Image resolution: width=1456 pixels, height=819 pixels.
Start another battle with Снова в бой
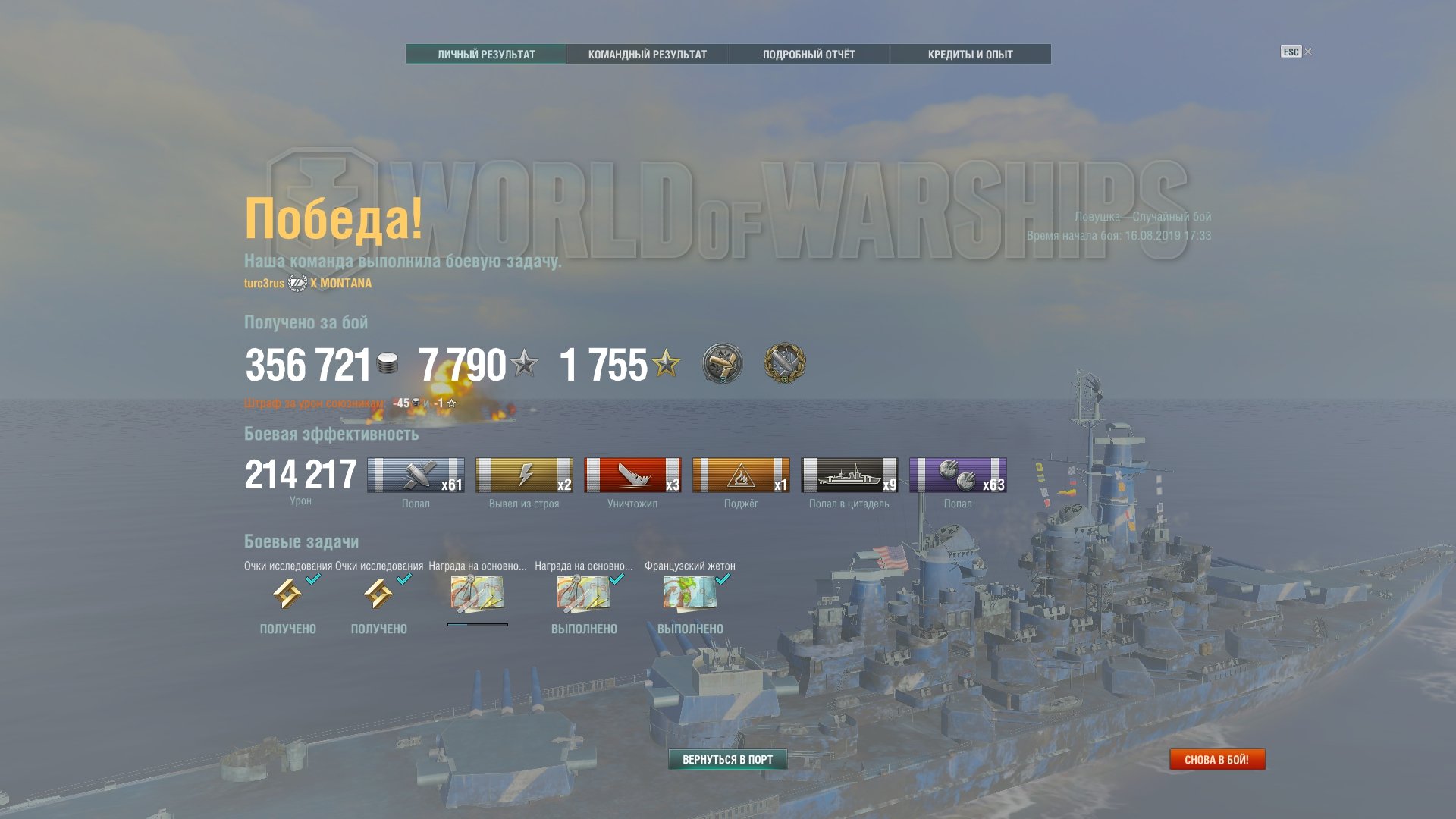click(1216, 759)
